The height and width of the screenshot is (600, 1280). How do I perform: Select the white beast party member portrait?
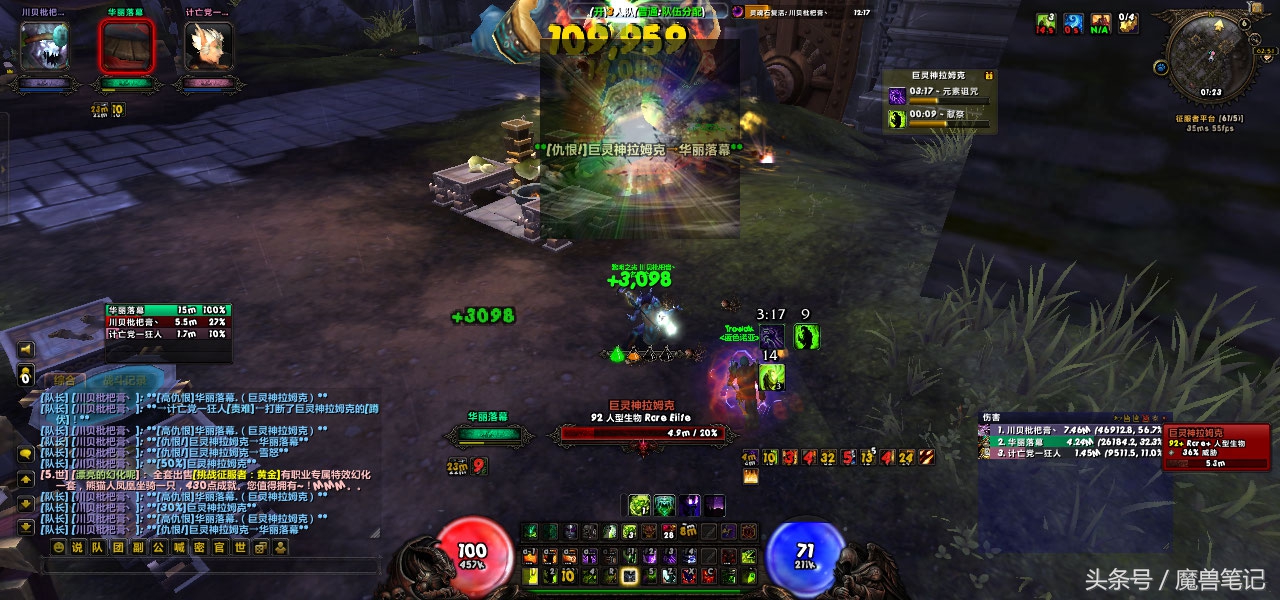click(45, 46)
